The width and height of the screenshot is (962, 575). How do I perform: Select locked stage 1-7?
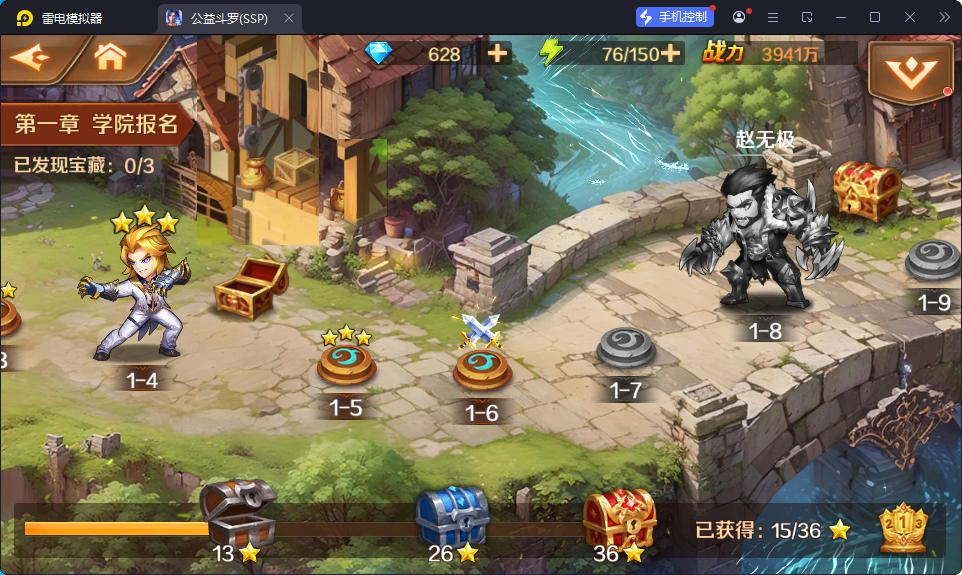coord(626,350)
